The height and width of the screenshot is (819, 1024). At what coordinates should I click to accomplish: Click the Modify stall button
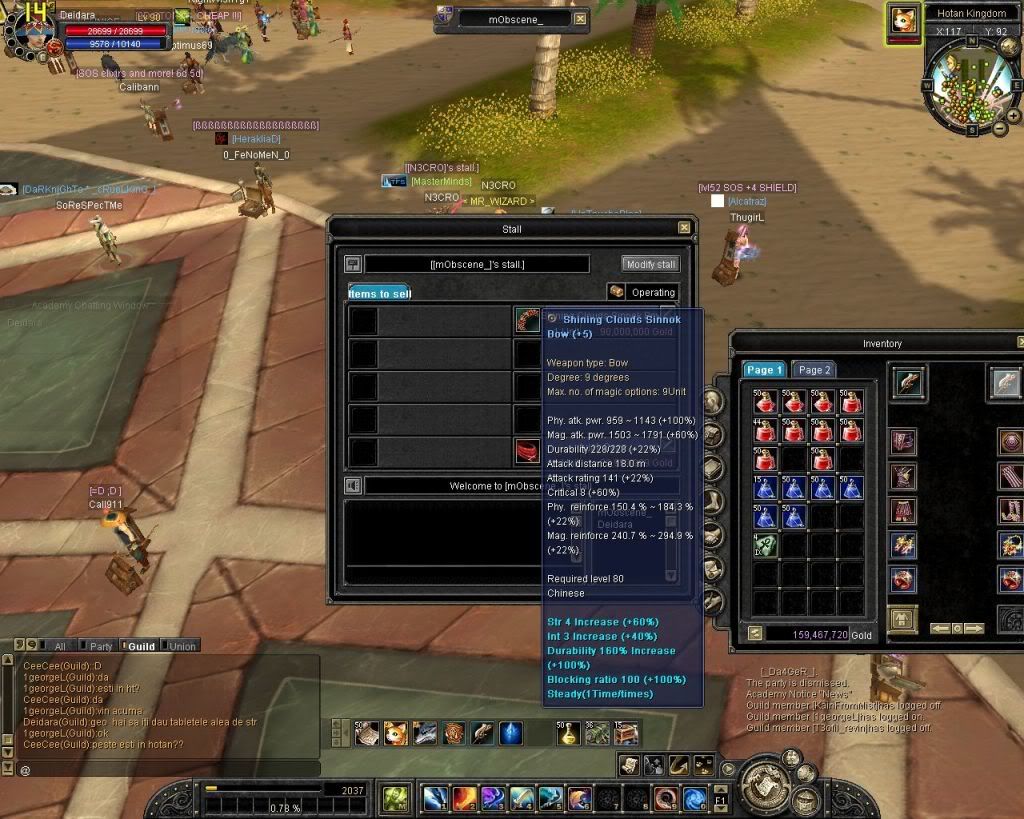650,264
